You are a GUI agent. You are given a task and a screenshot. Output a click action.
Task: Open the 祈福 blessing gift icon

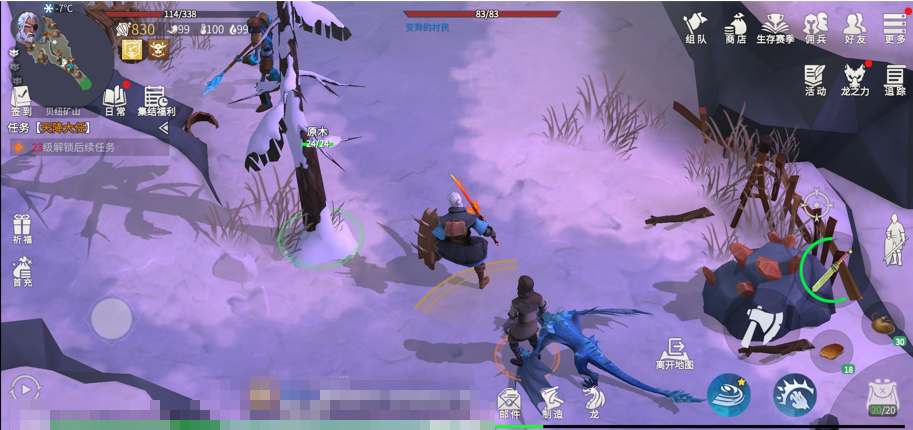(22, 229)
